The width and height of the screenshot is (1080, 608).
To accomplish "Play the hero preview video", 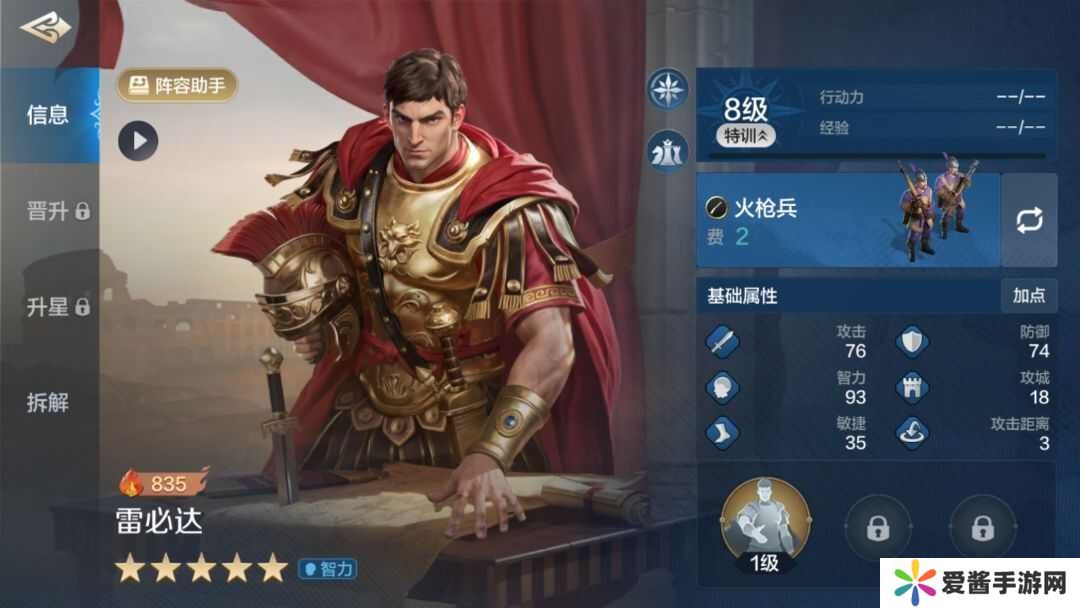I will (x=138, y=141).
